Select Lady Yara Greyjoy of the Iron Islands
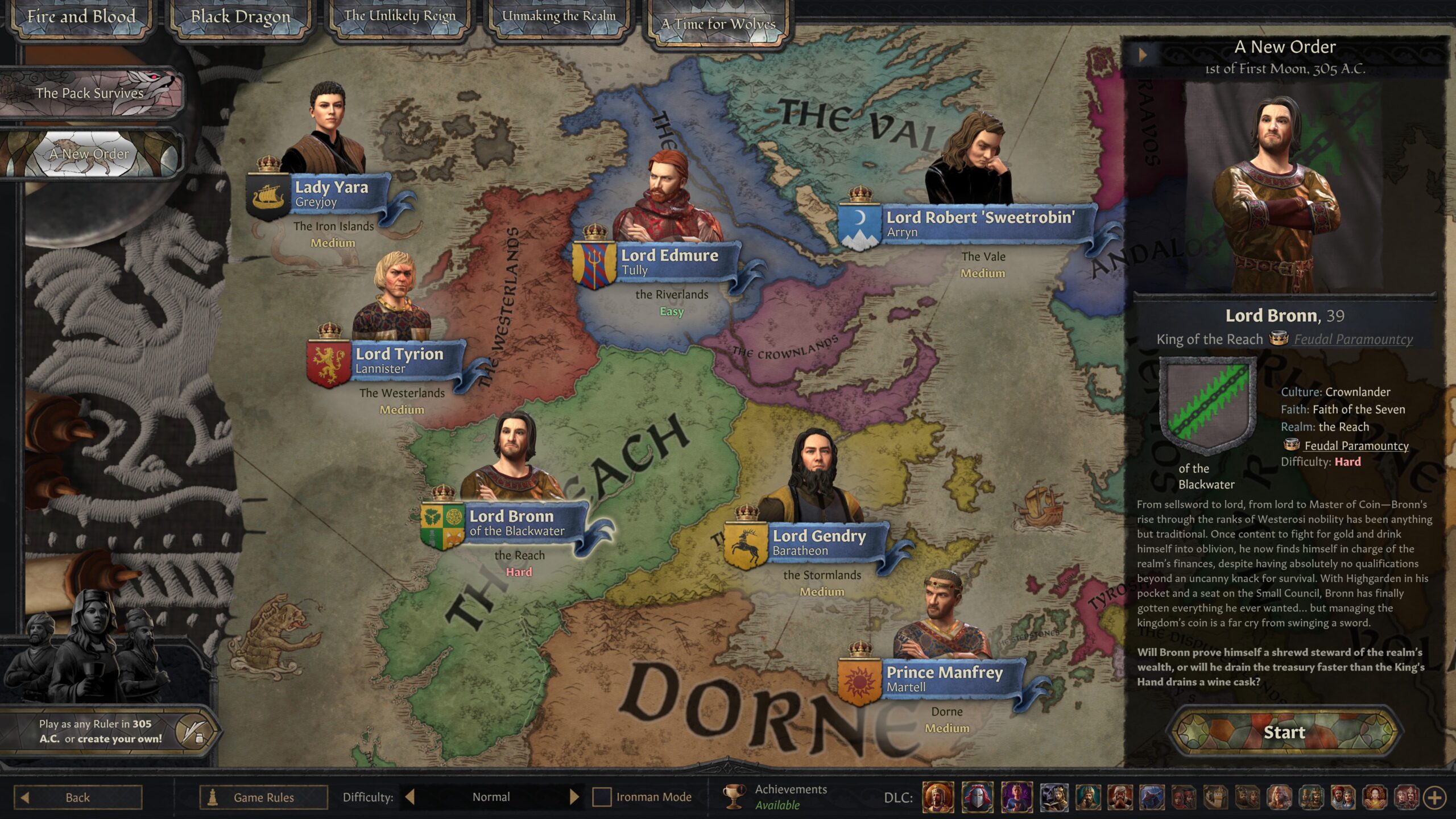1456x819 pixels. click(x=332, y=193)
